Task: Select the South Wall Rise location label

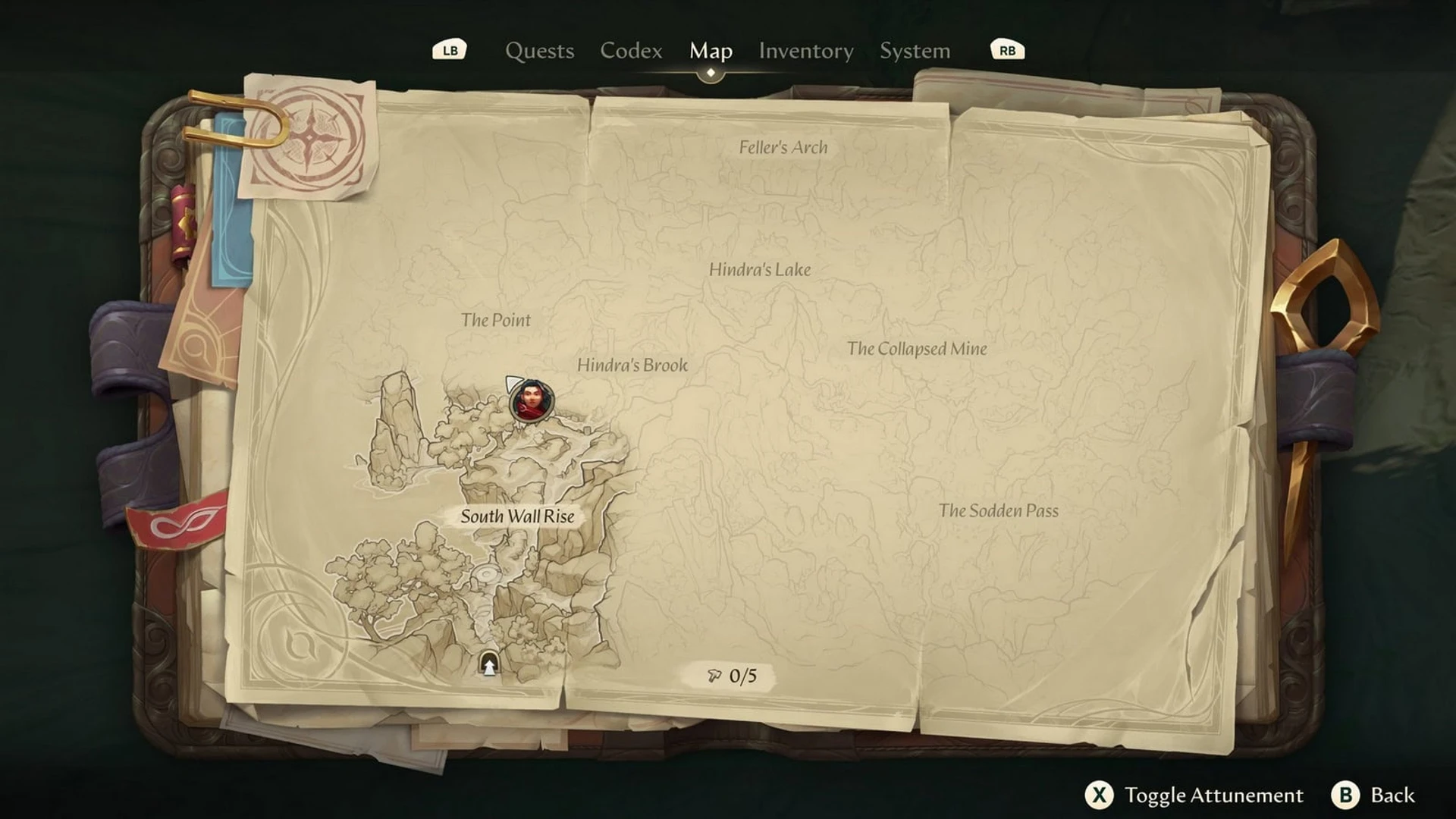Action: coord(517,516)
